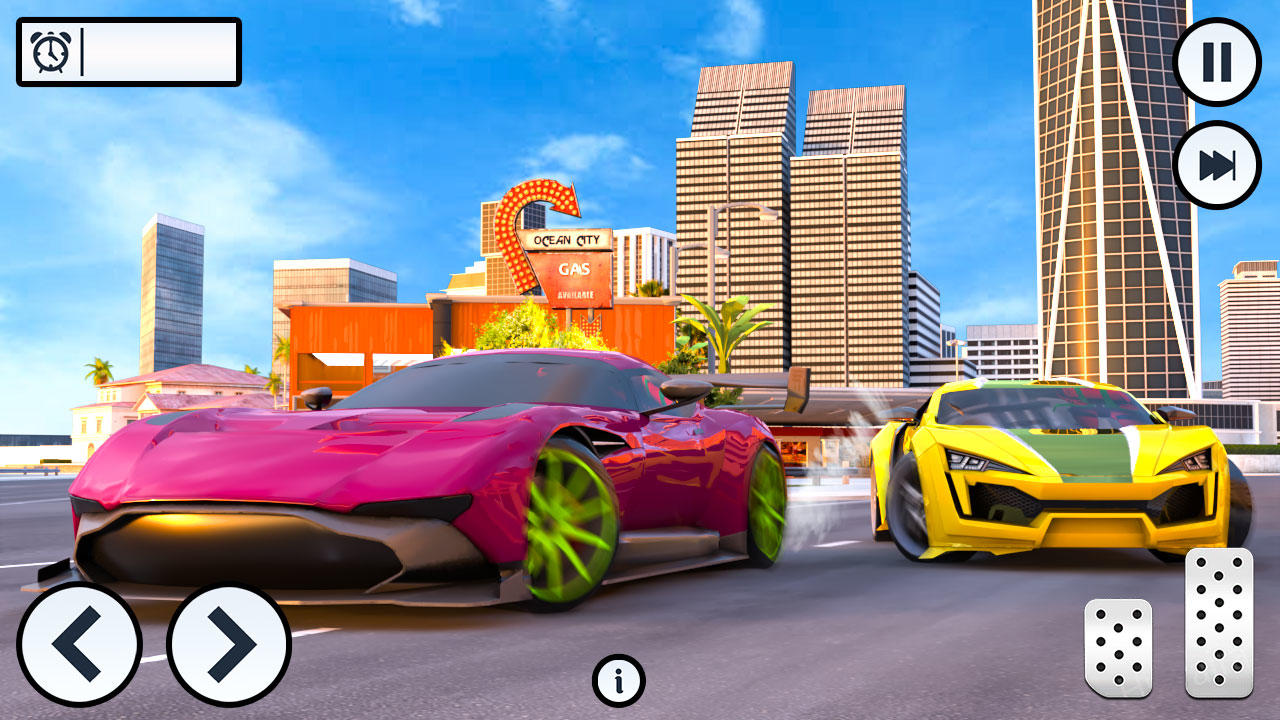Viewport: 1280px width, 720px height.
Task: Tap the pause icon in the top corner
Action: [x=1216, y=61]
